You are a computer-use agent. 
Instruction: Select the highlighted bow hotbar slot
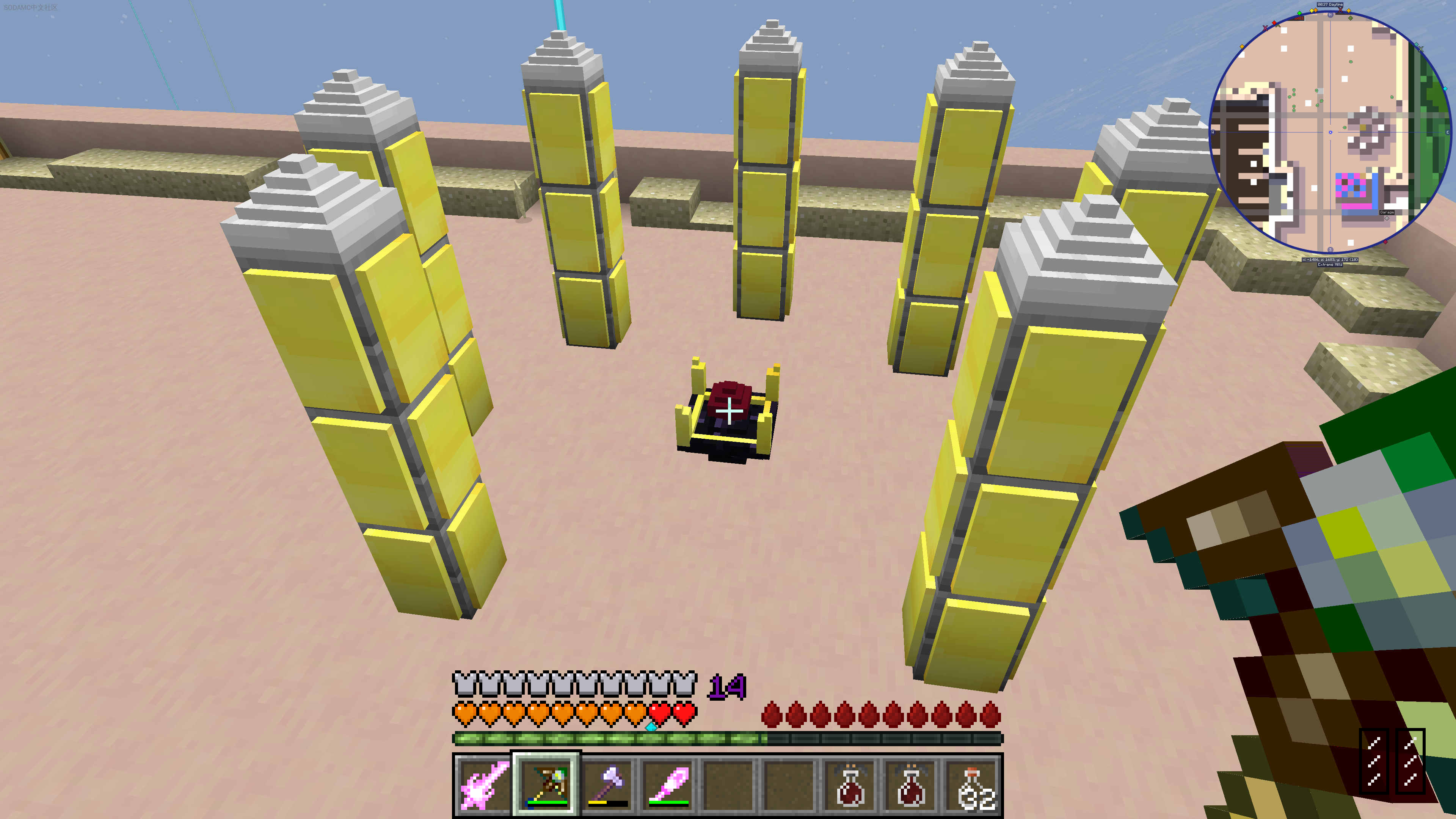click(x=546, y=784)
